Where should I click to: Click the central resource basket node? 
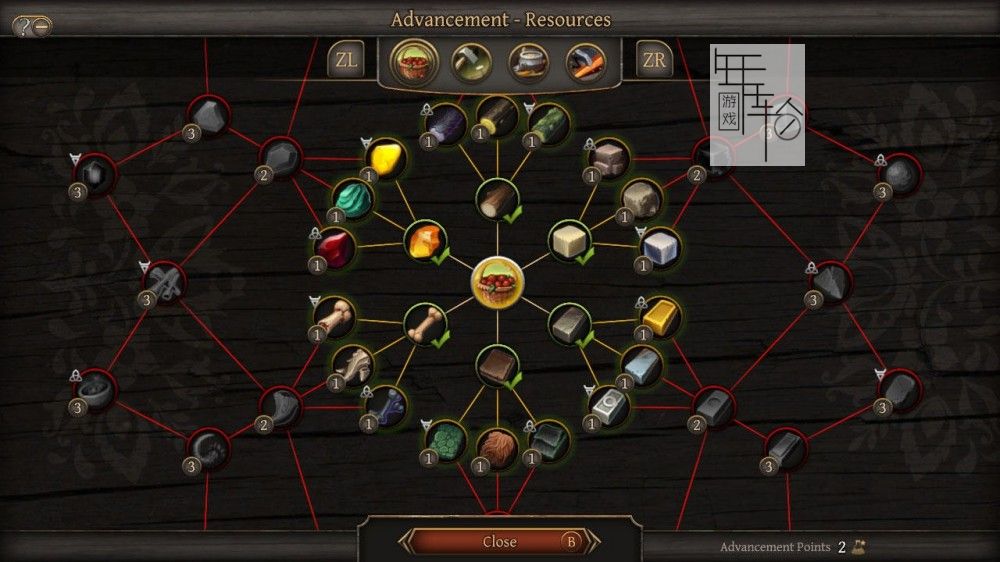click(497, 281)
